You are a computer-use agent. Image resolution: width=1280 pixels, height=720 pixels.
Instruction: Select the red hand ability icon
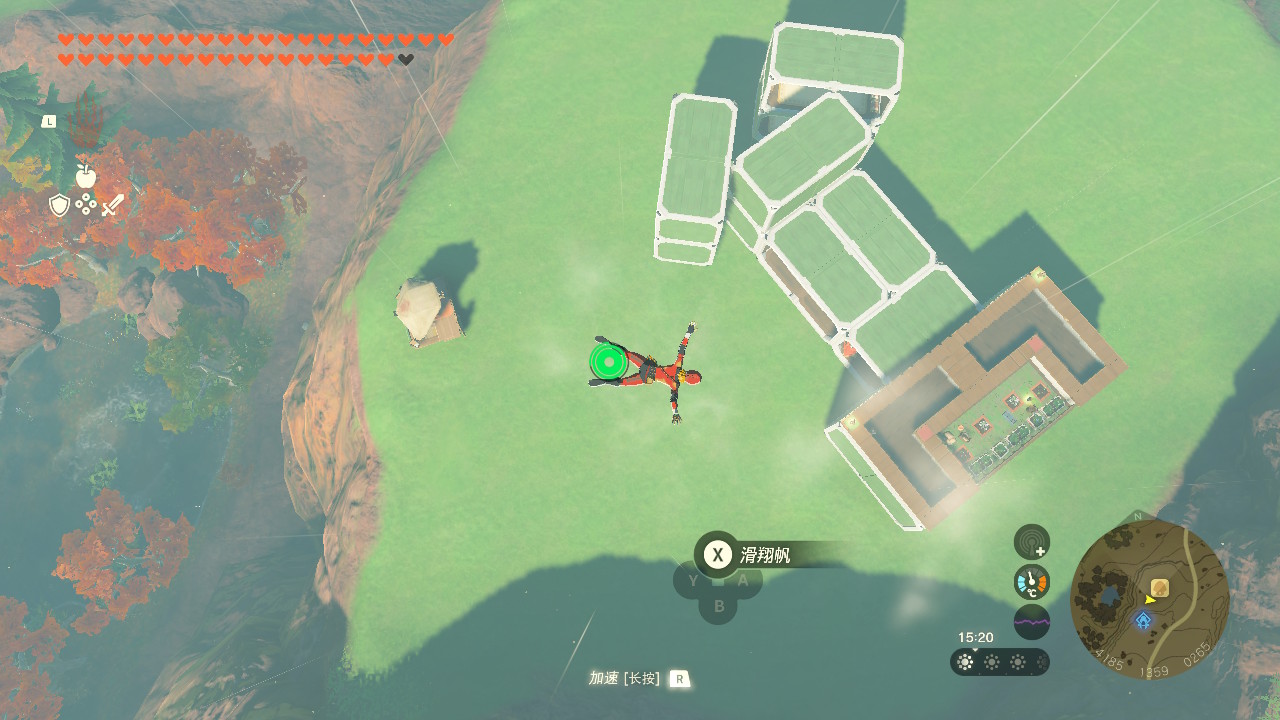click(x=87, y=126)
